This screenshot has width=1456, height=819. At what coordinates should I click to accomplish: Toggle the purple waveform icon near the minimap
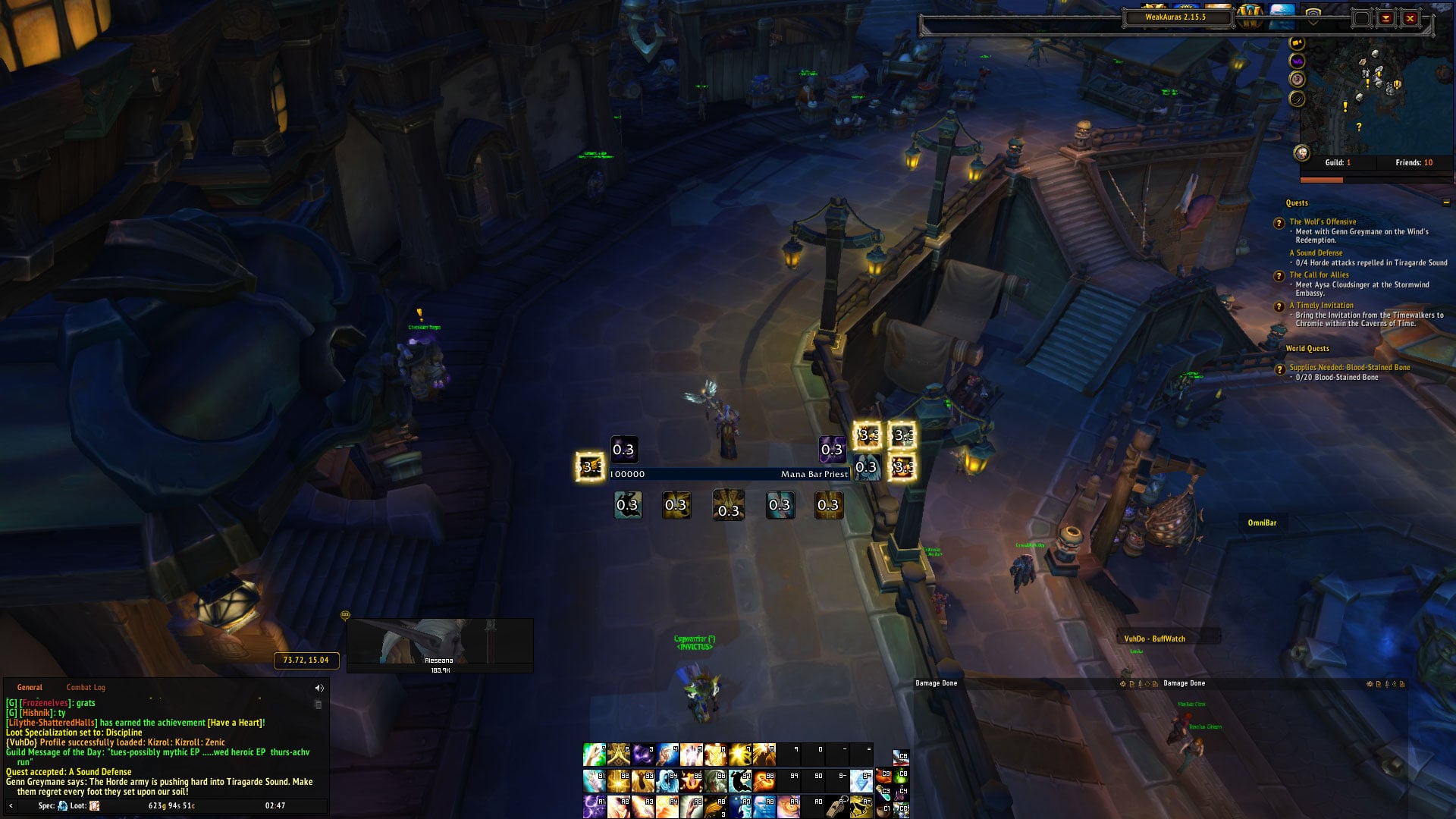tap(1297, 62)
